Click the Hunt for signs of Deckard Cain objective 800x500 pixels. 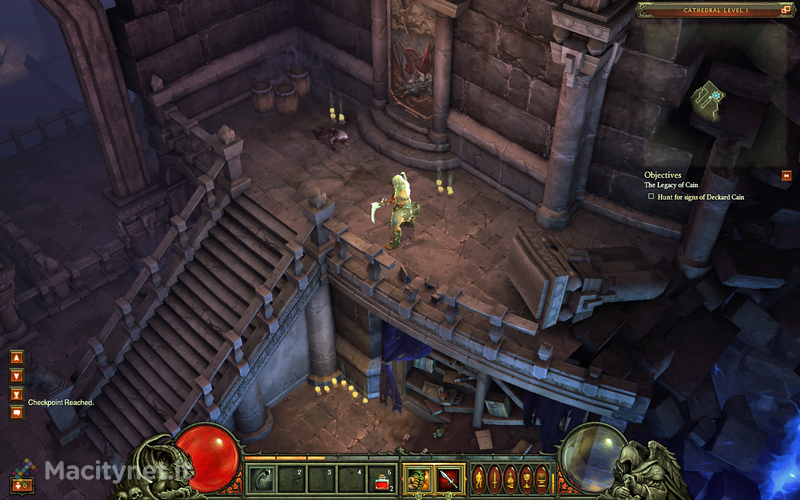tap(700, 197)
